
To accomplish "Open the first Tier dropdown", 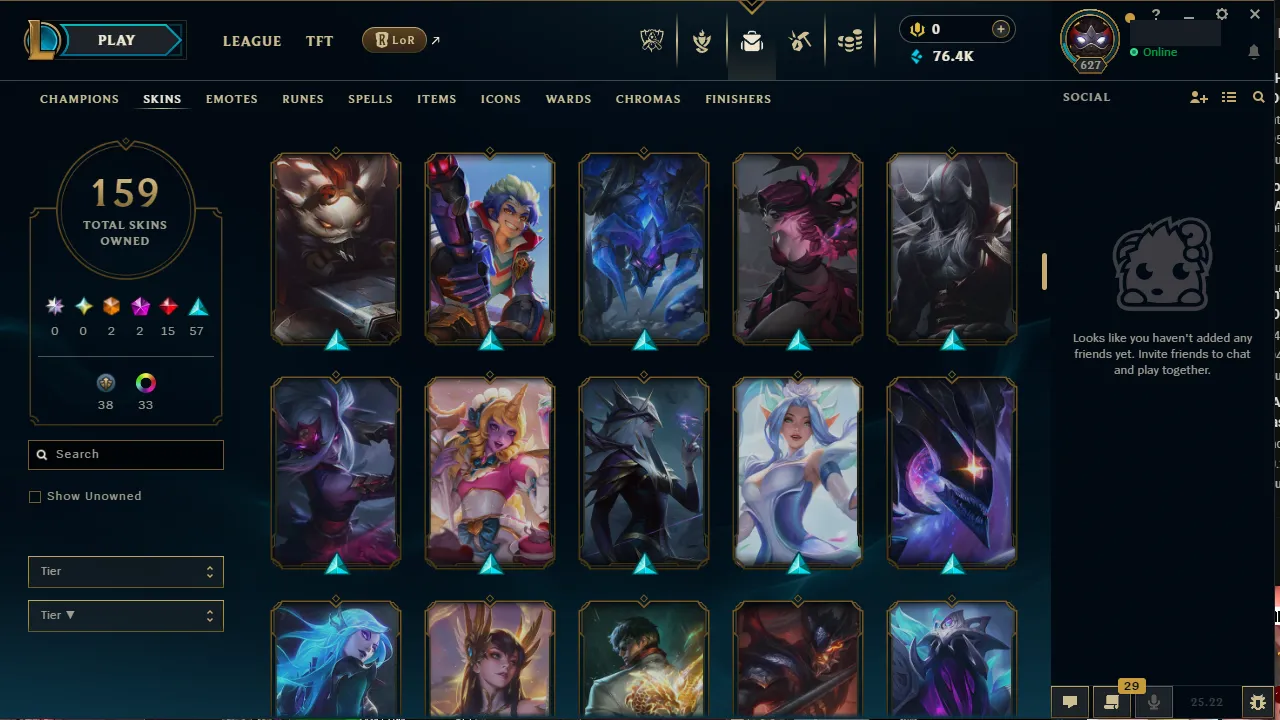I will pyautogui.click(x=125, y=571).
